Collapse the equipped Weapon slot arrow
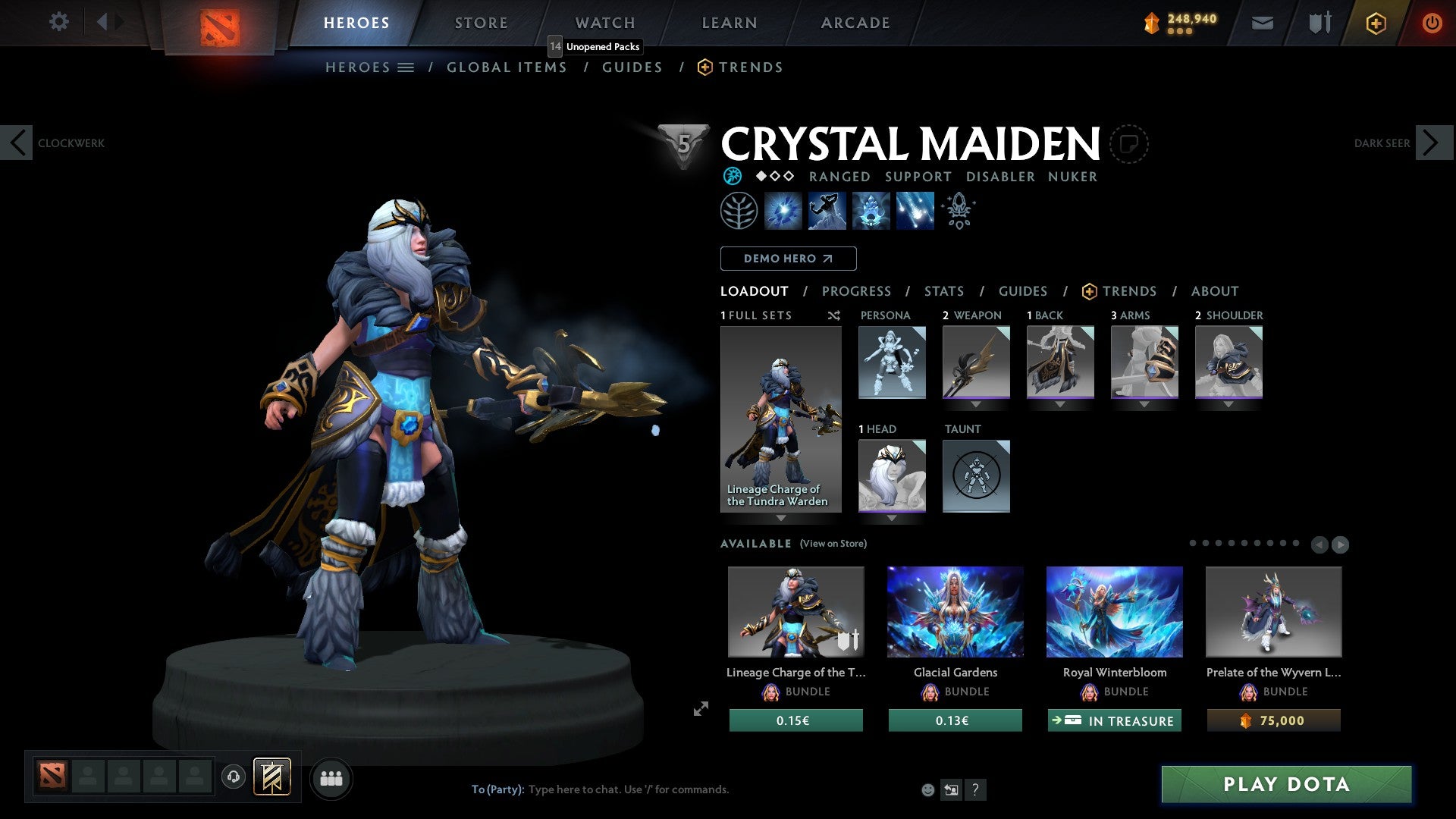Screen dimensions: 1456x819 976,404
